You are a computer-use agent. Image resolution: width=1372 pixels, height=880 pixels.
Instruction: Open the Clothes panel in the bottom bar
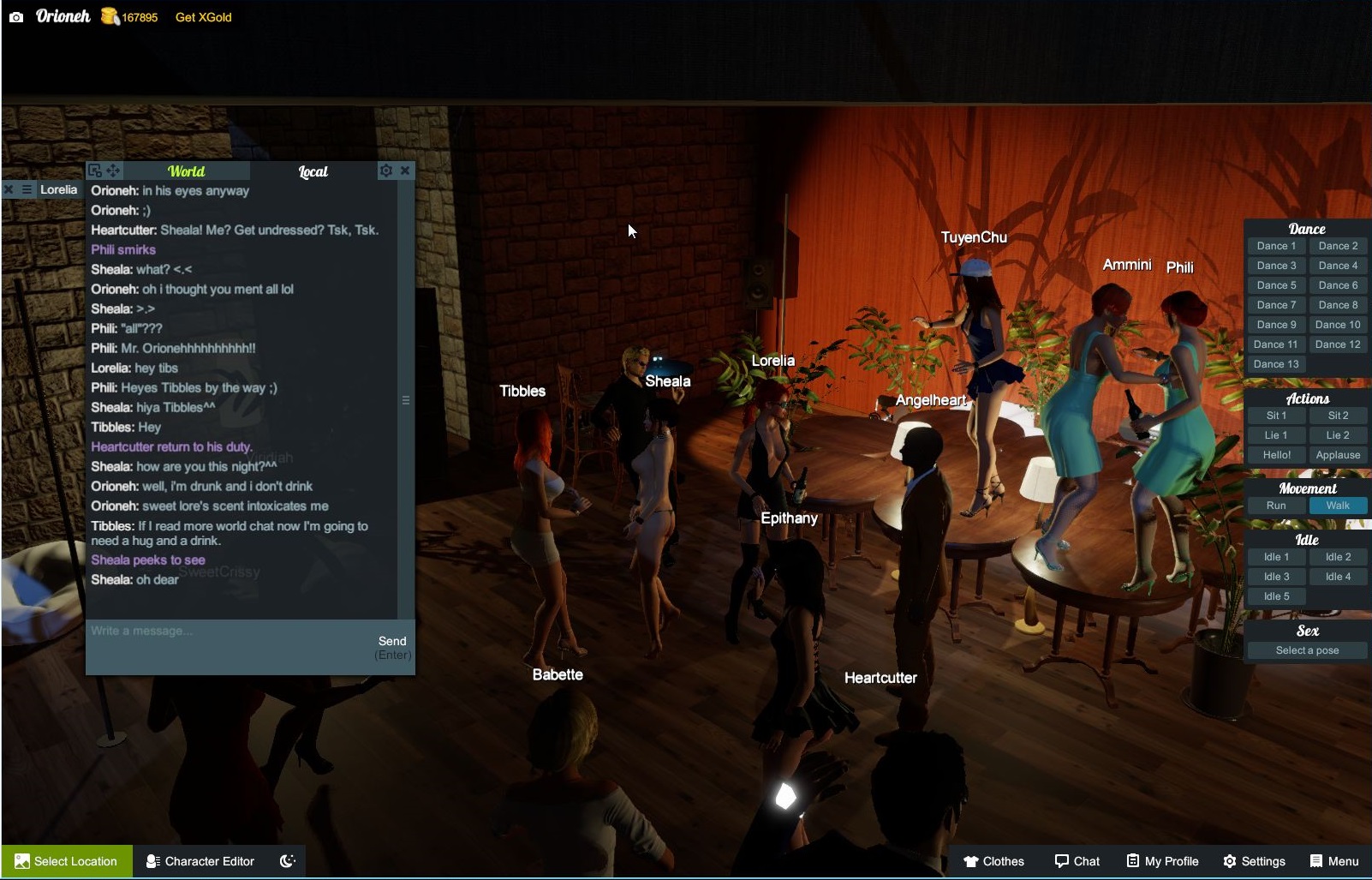coord(994,861)
